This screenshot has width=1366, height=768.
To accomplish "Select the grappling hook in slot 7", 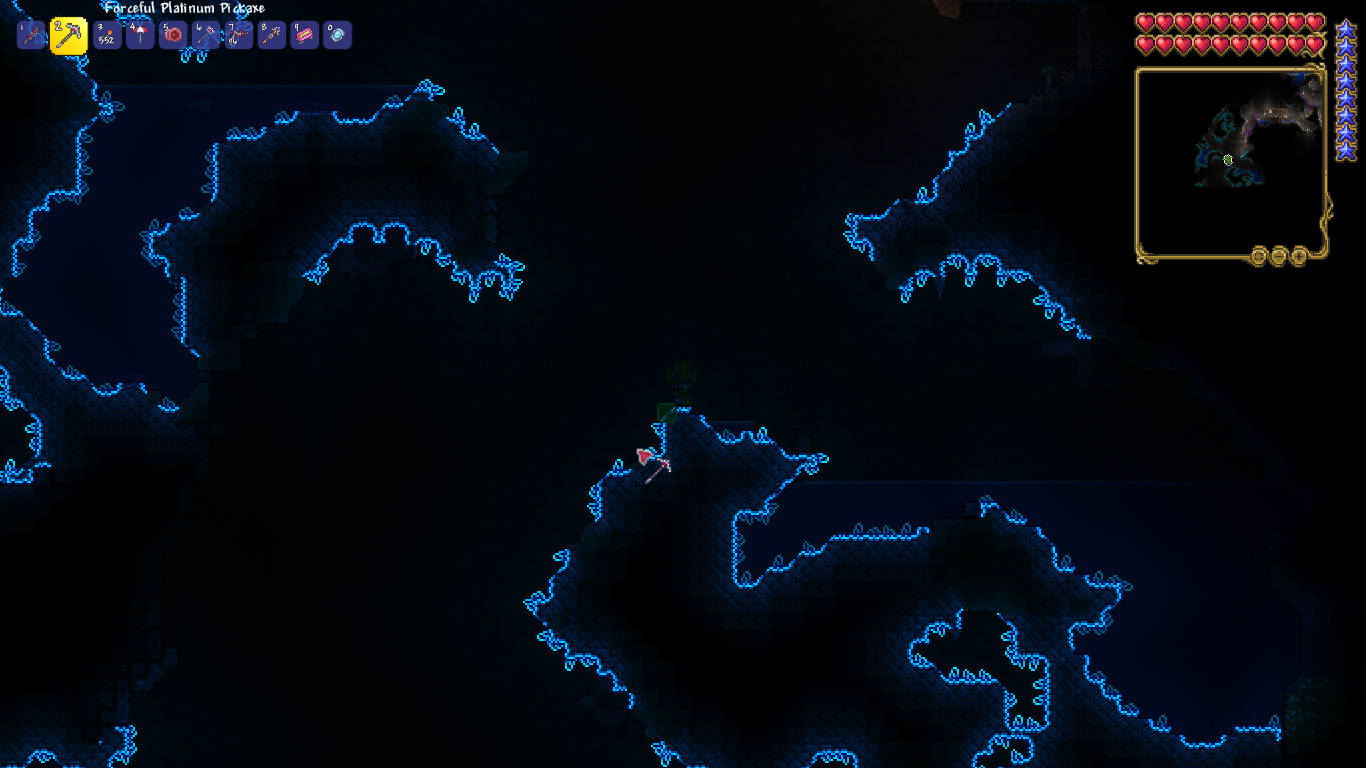I will tap(239, 35).
